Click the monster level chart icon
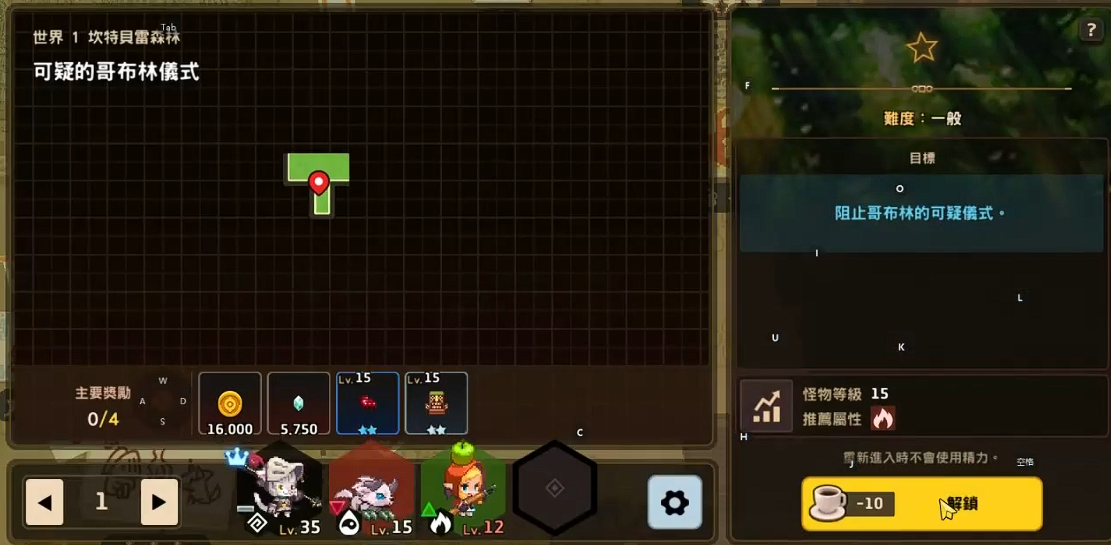Viewport: 1111px width, 545px height. point(766,406)
